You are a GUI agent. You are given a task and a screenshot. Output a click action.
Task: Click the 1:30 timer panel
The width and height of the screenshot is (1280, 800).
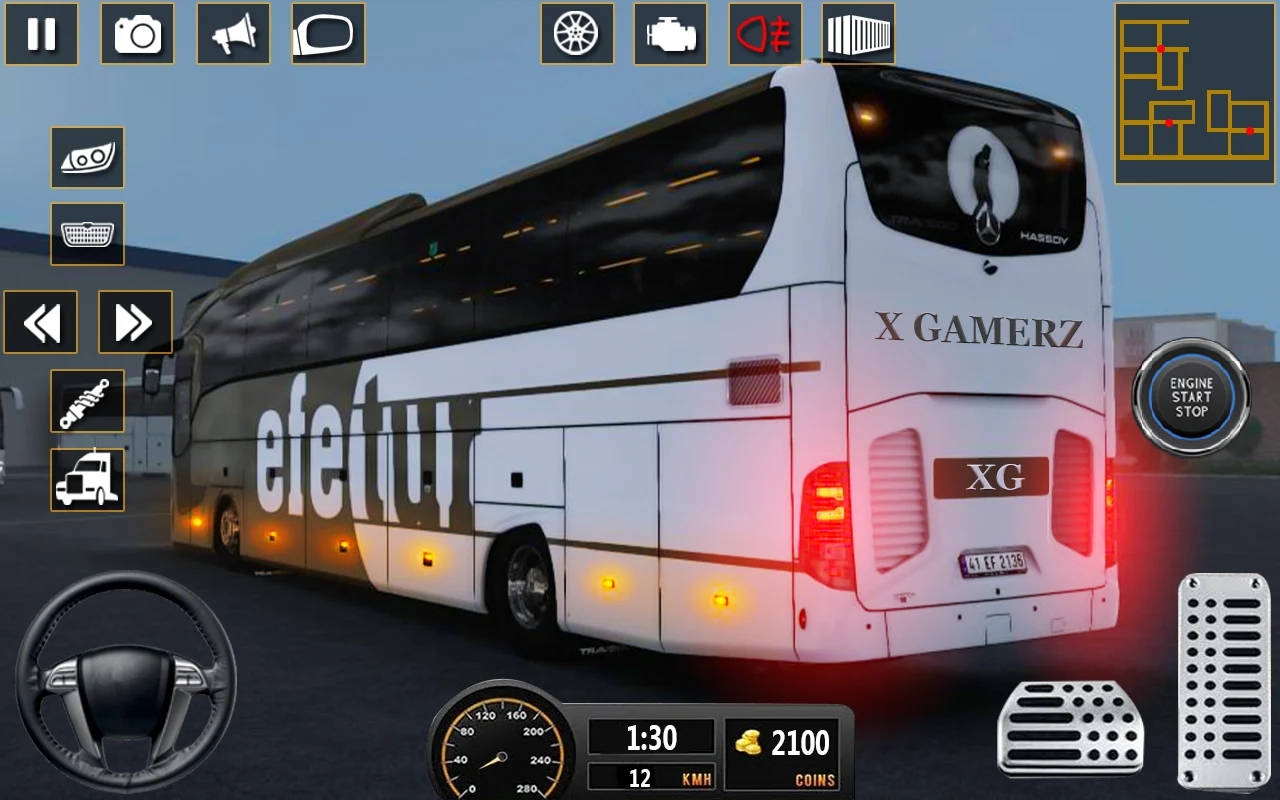[x=652, y=738]
